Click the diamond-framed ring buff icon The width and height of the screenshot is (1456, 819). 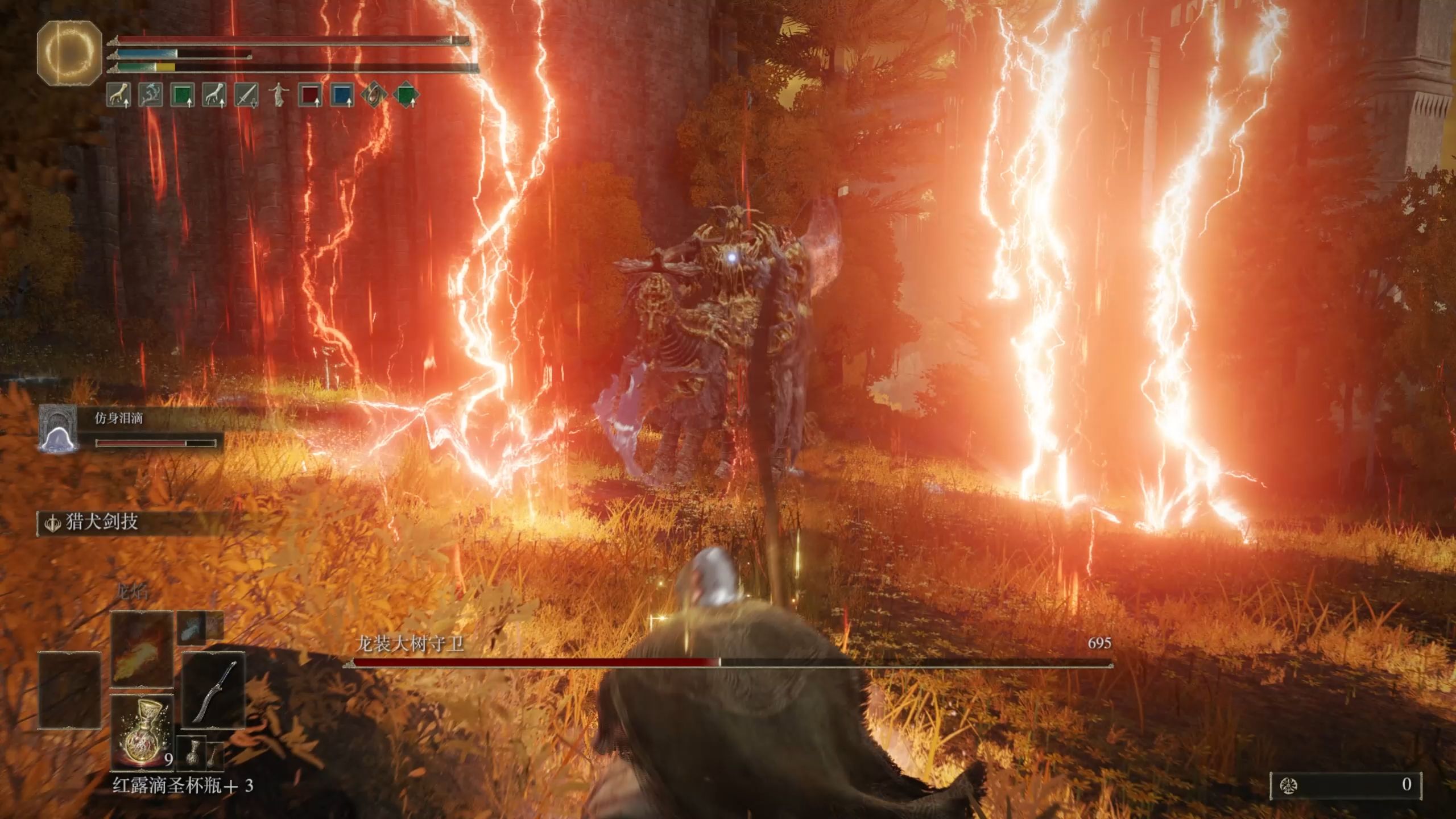(x=374, y=94)
